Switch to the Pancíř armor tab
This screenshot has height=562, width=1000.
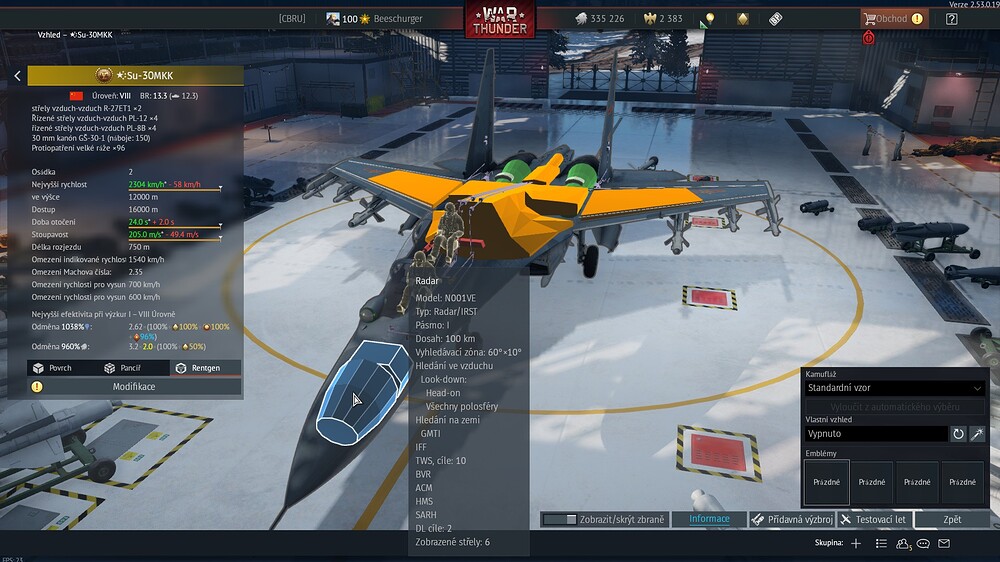tap(124, 368)
